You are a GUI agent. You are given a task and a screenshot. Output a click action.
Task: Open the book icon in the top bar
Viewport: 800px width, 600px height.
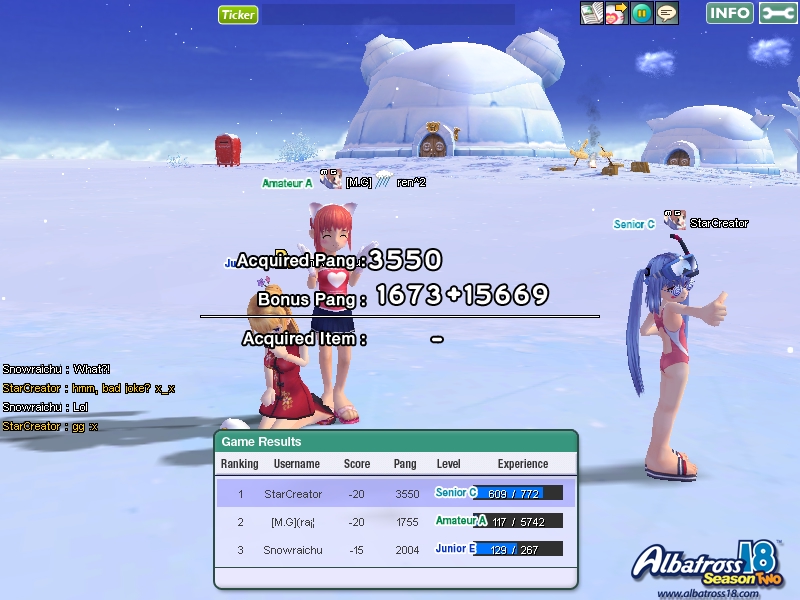tap(592, 13)
